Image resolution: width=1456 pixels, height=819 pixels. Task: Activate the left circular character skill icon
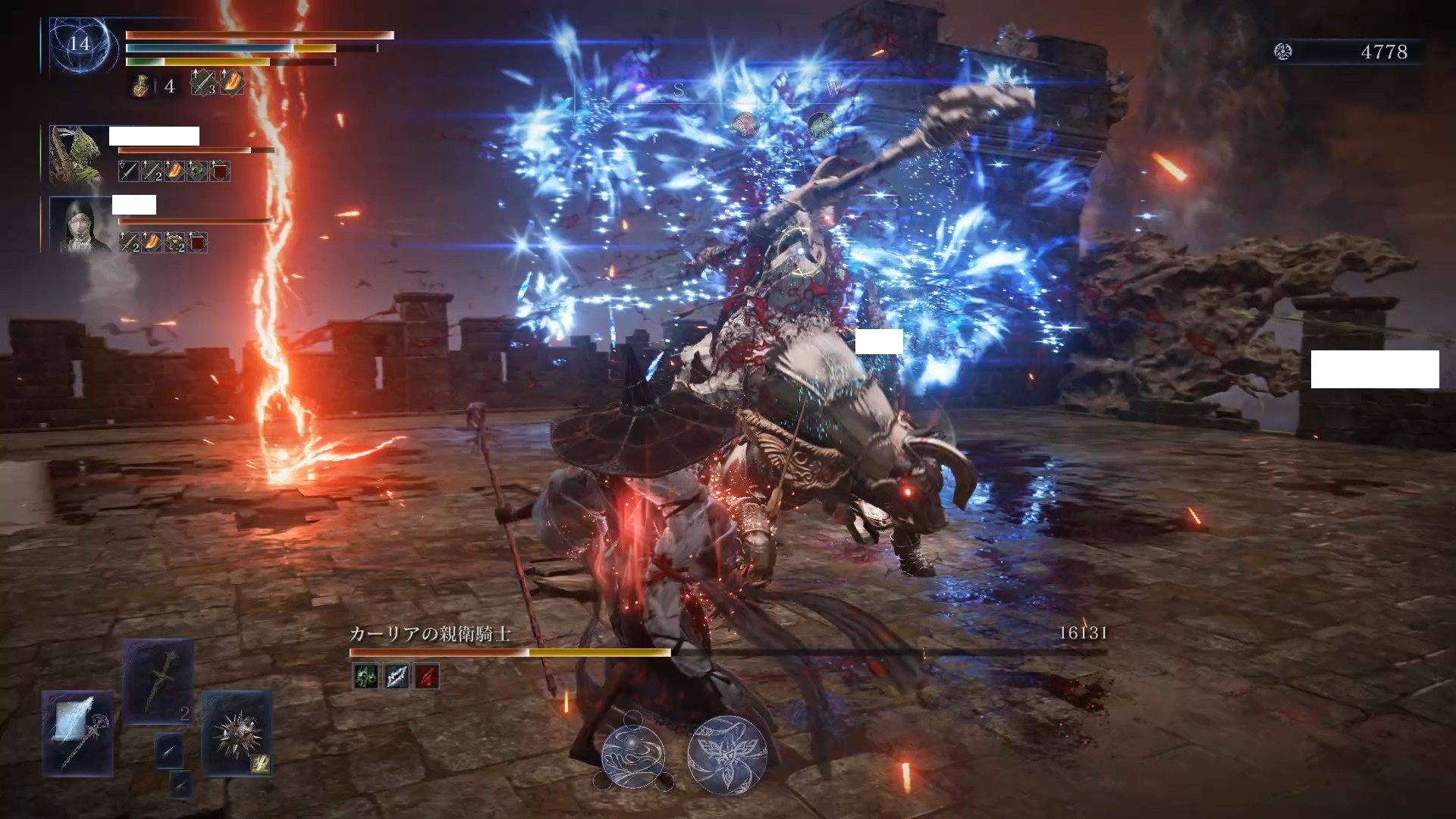[x=633, y=754]
